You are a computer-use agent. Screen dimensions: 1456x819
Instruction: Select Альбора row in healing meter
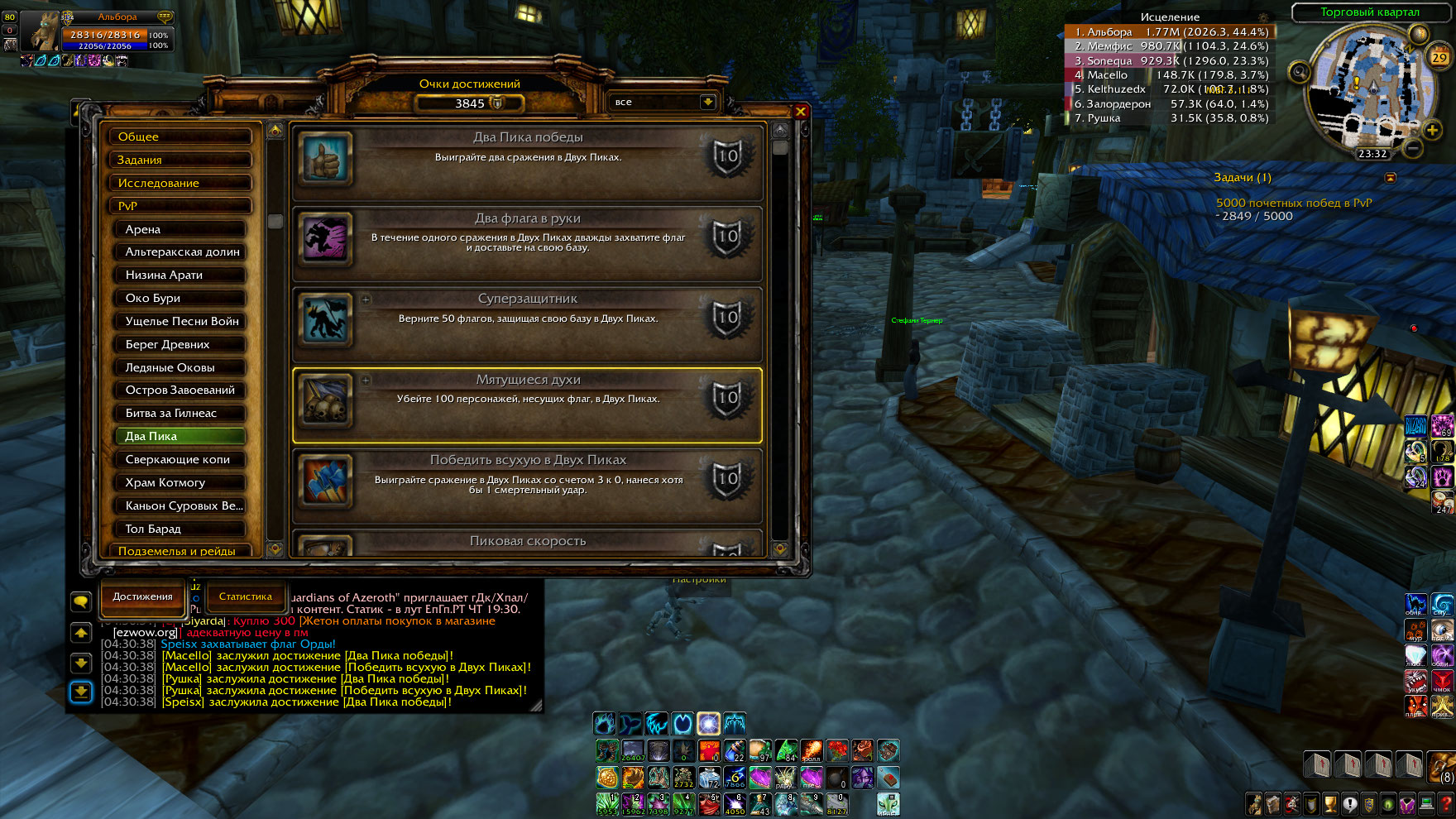click(x=1170, y=32)
